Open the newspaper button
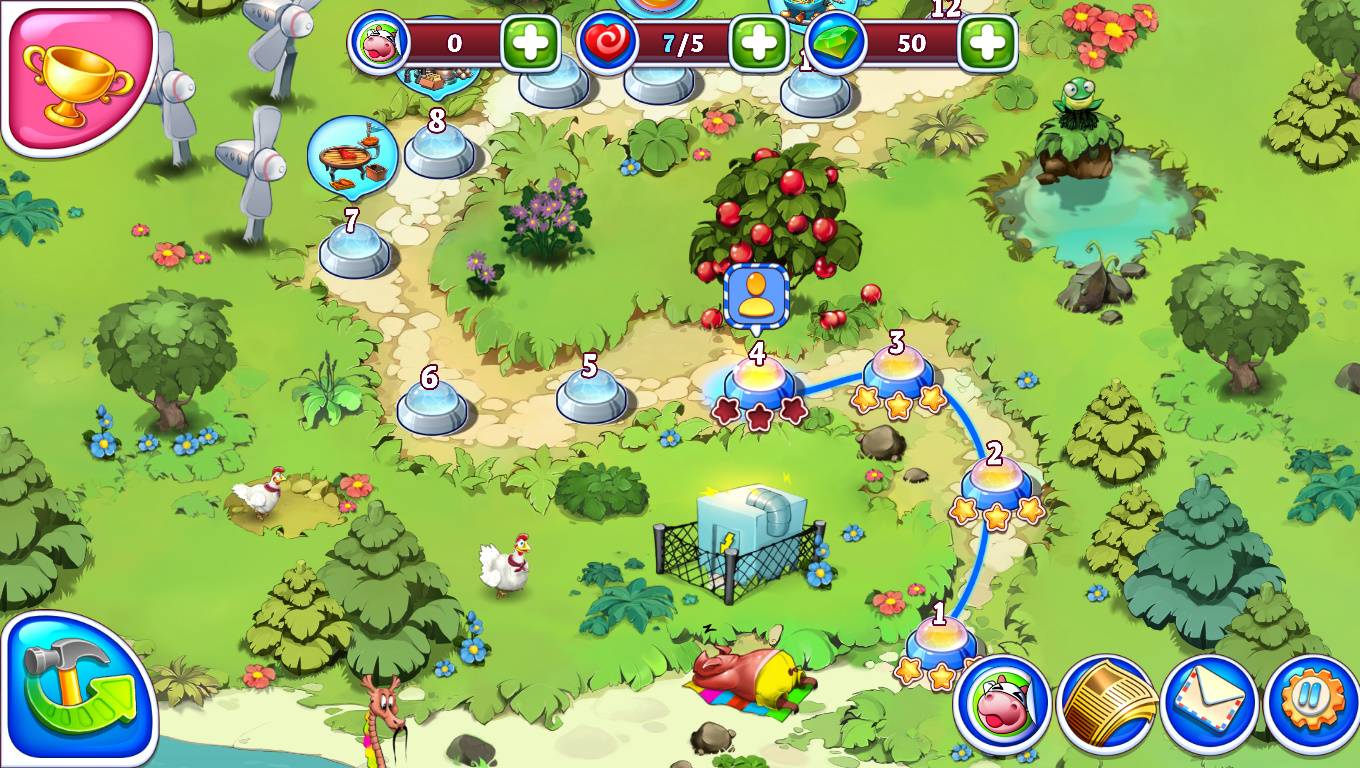This screenshot has height=768, width=1360. 1107,704
